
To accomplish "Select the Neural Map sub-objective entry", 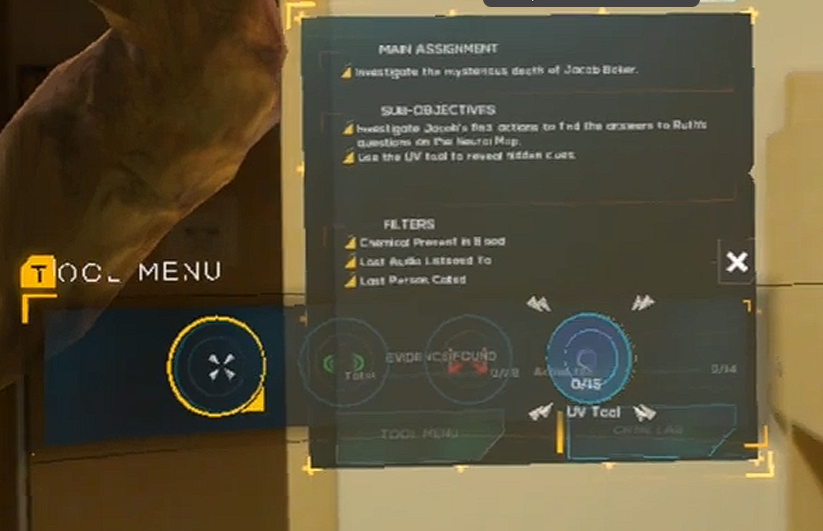I will tap(531, 134).
